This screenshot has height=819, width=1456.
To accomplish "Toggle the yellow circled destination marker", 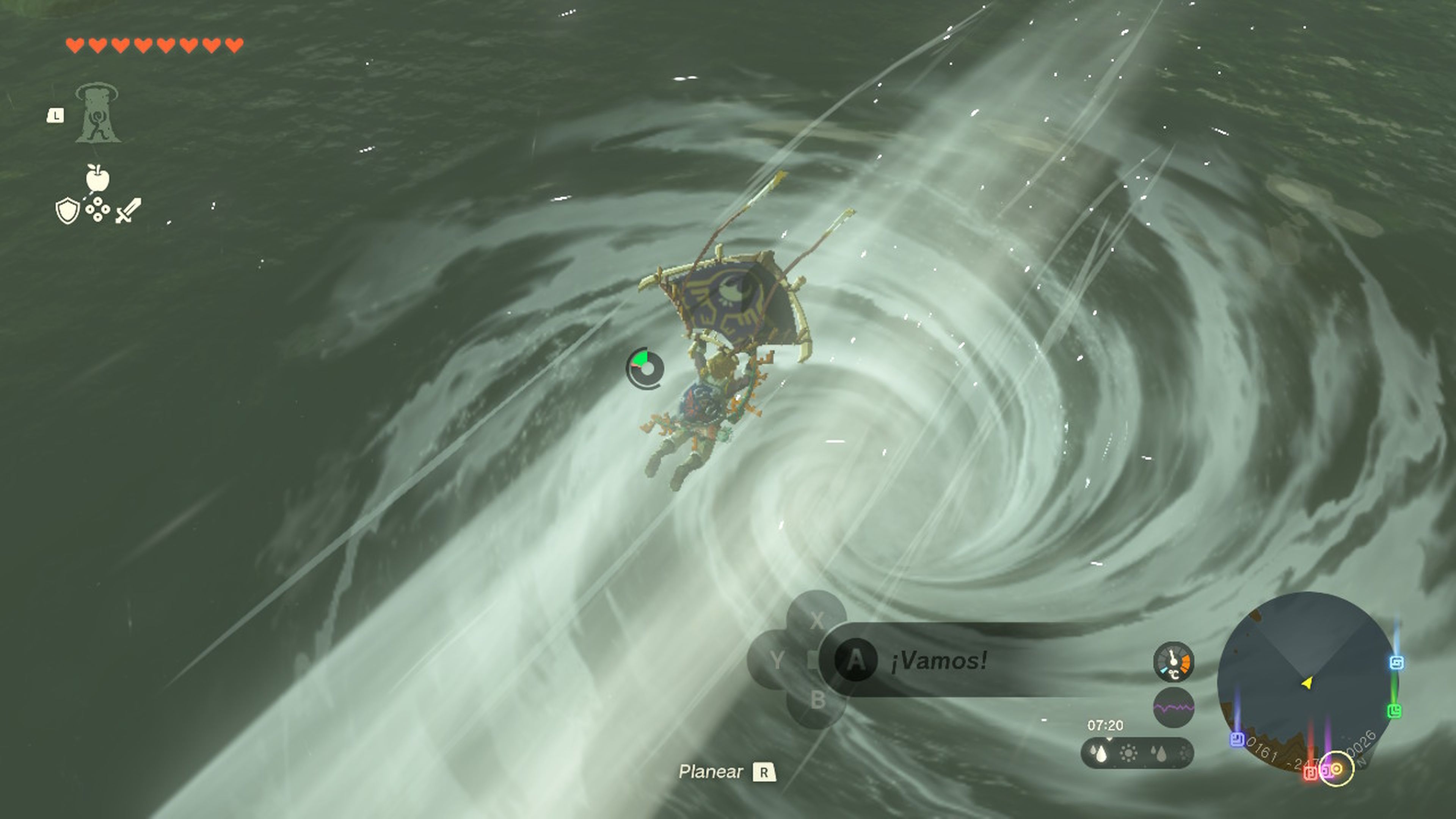I will point(1337,769).
